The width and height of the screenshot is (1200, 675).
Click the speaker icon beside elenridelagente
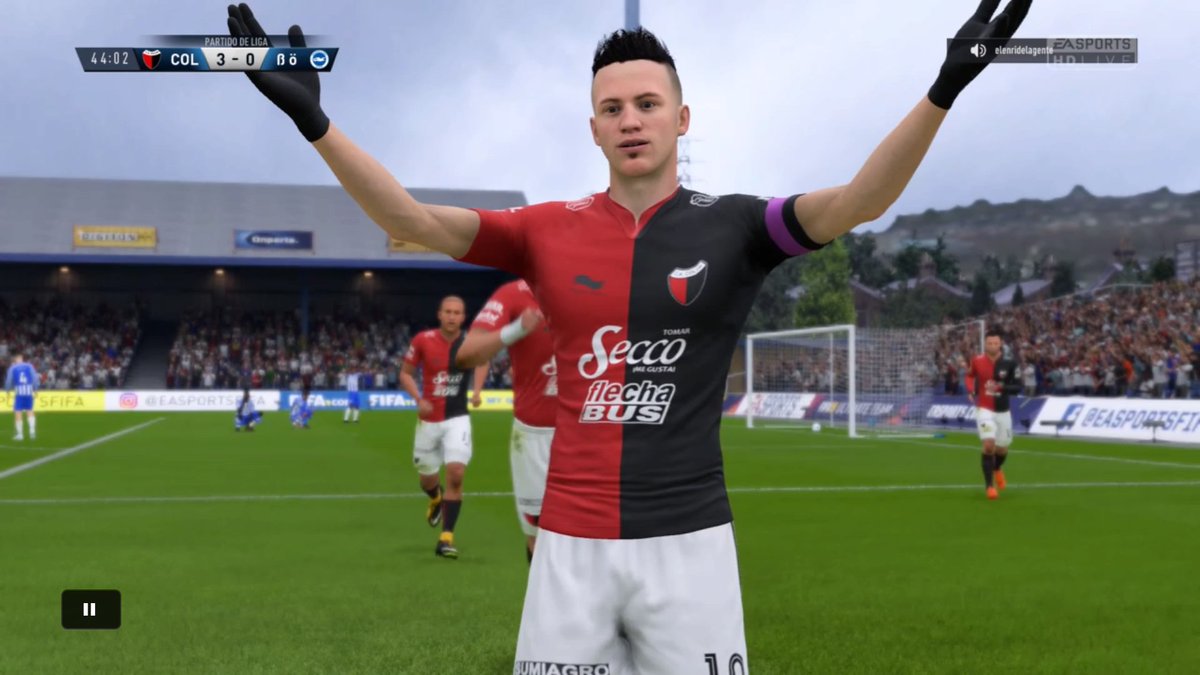(x=977, y=50)
